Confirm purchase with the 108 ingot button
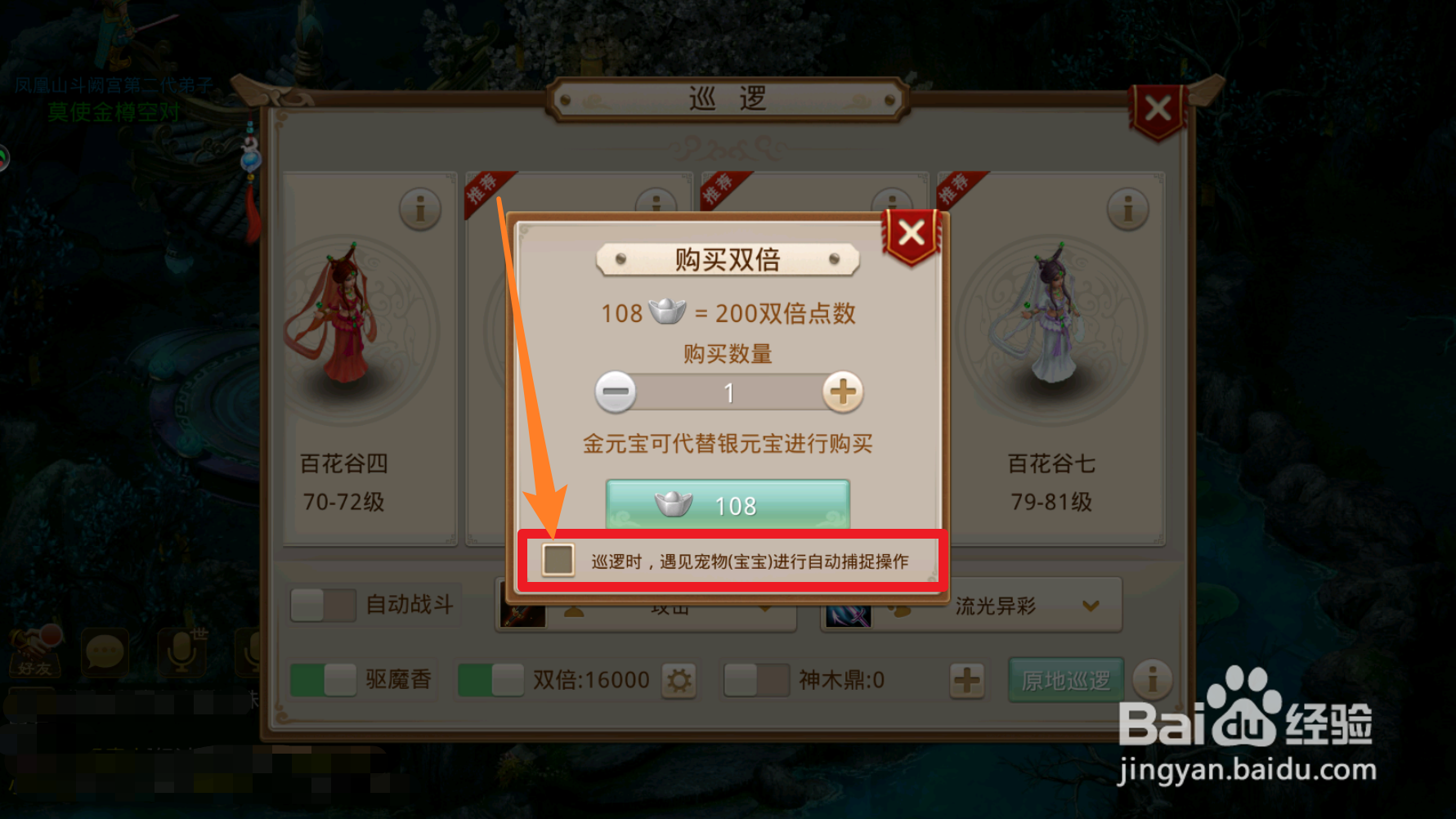 [728, 505]
